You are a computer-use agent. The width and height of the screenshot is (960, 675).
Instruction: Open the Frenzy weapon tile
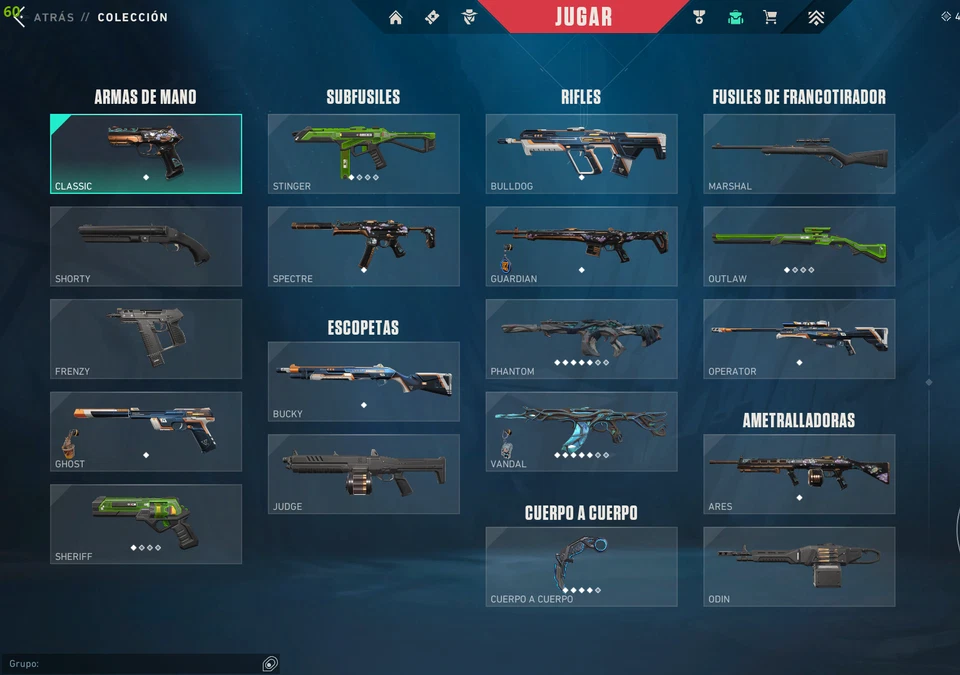point(146,338)
